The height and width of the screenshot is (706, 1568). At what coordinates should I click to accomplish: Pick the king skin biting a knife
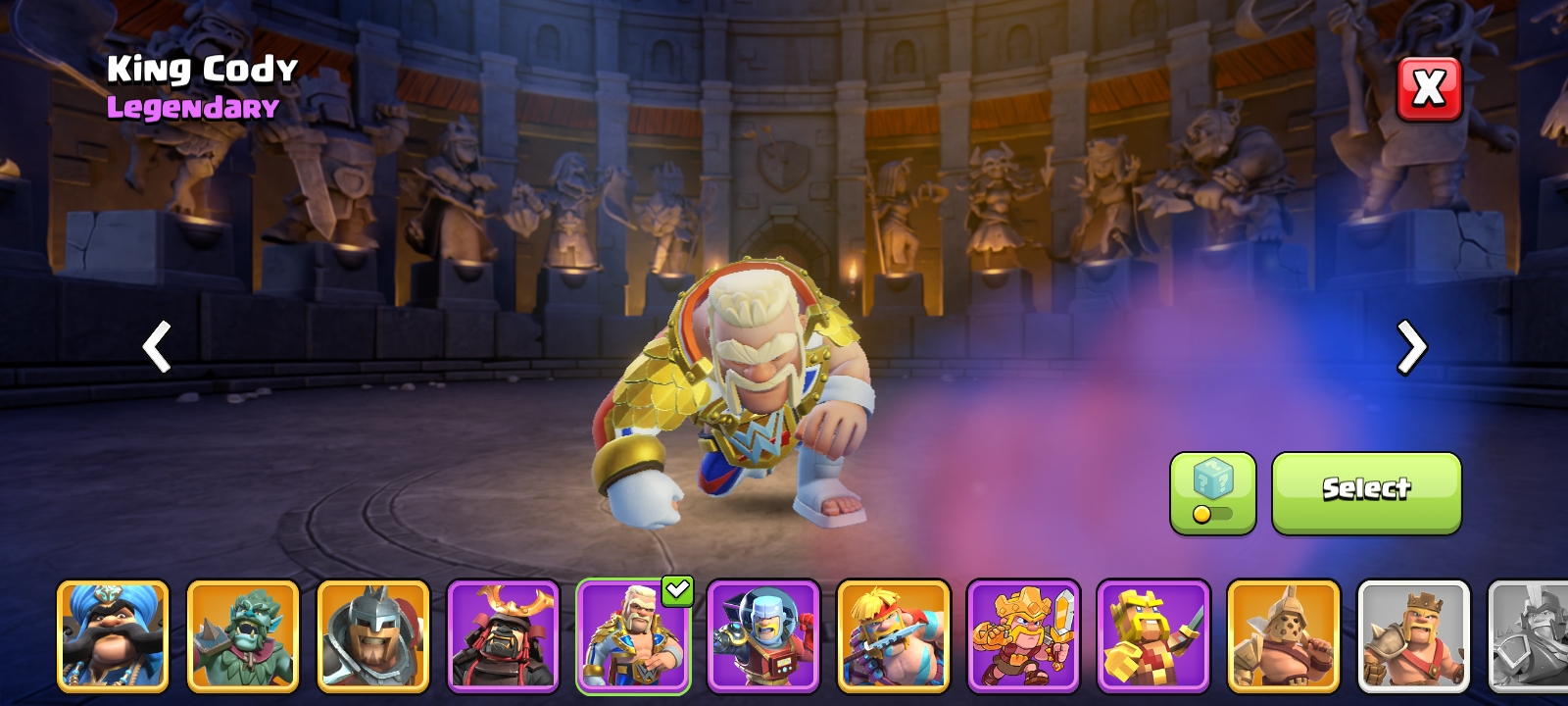893,635
